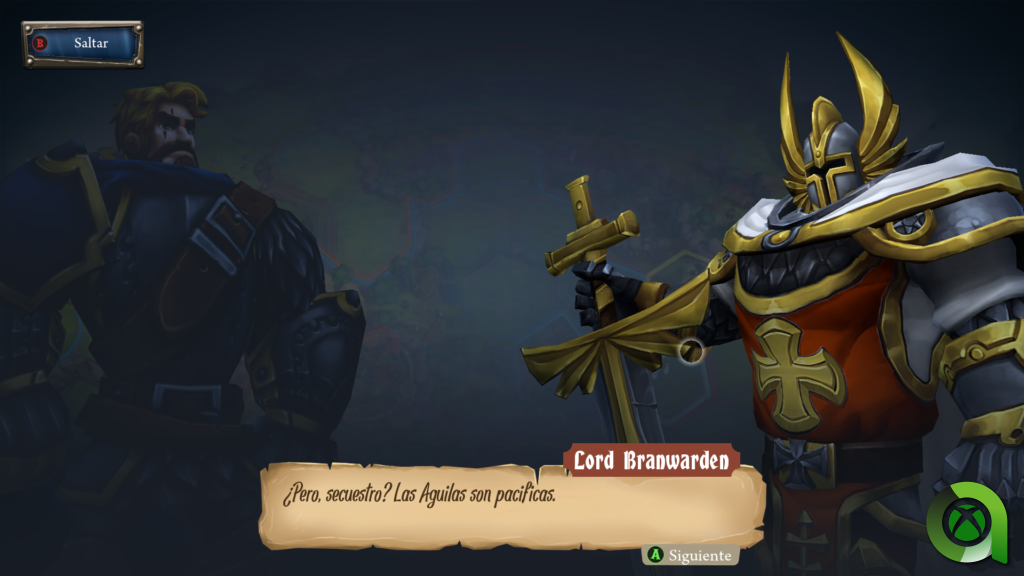
Task: Advance dialogue with the Siguiente button
Action: 690,555
